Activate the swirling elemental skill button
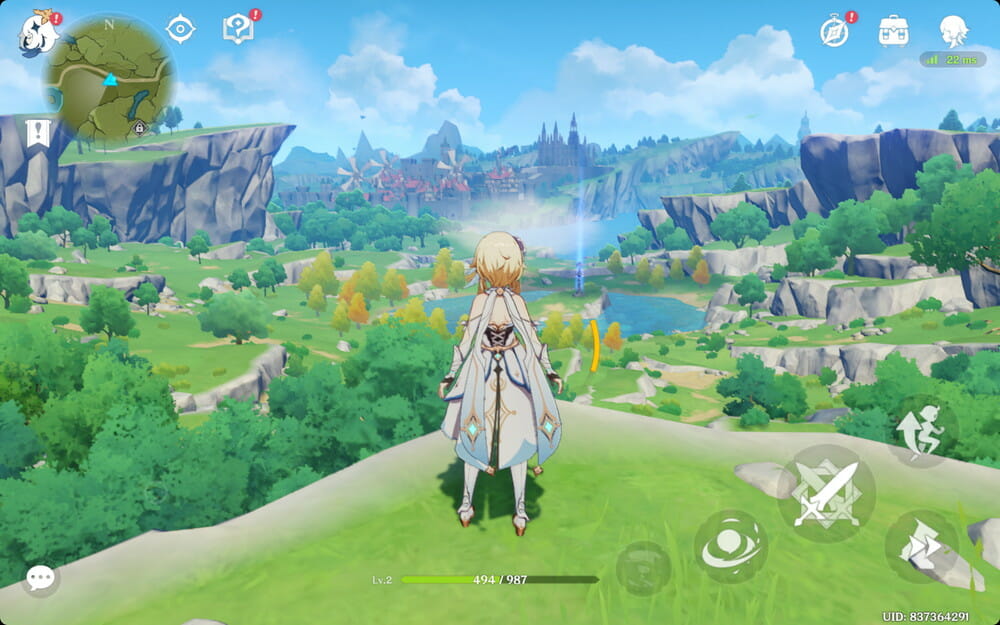 (x=731, y=547)
